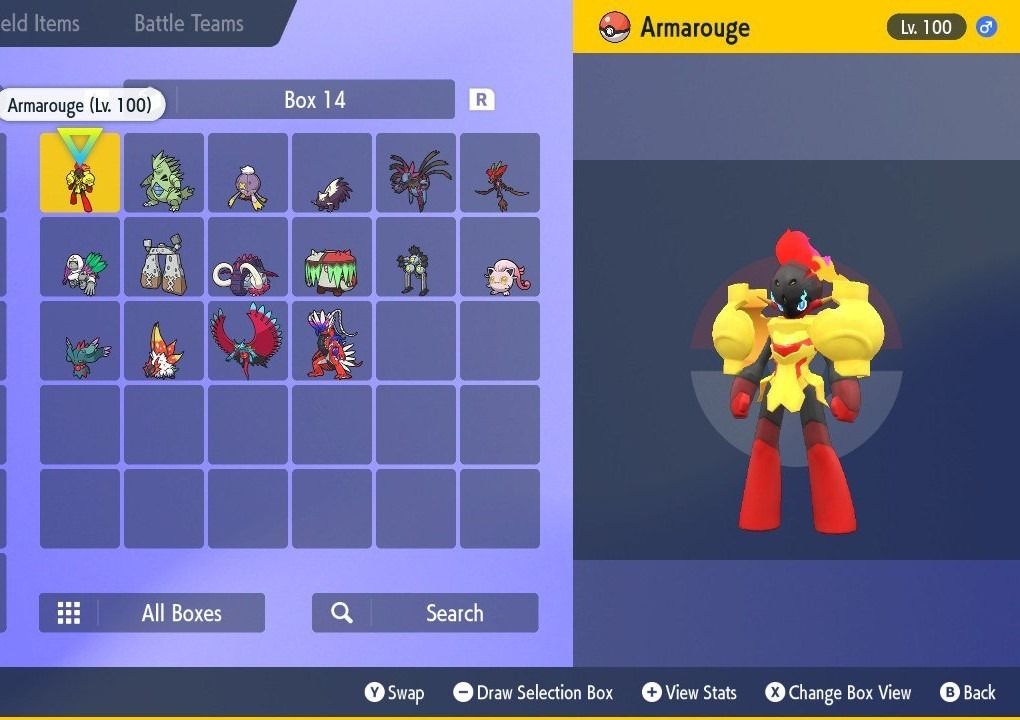Pick the Hisuian Decidueye box slot
Image resolution: width=1020 pixels, height=720 pixels.
(x=80, y=257)
